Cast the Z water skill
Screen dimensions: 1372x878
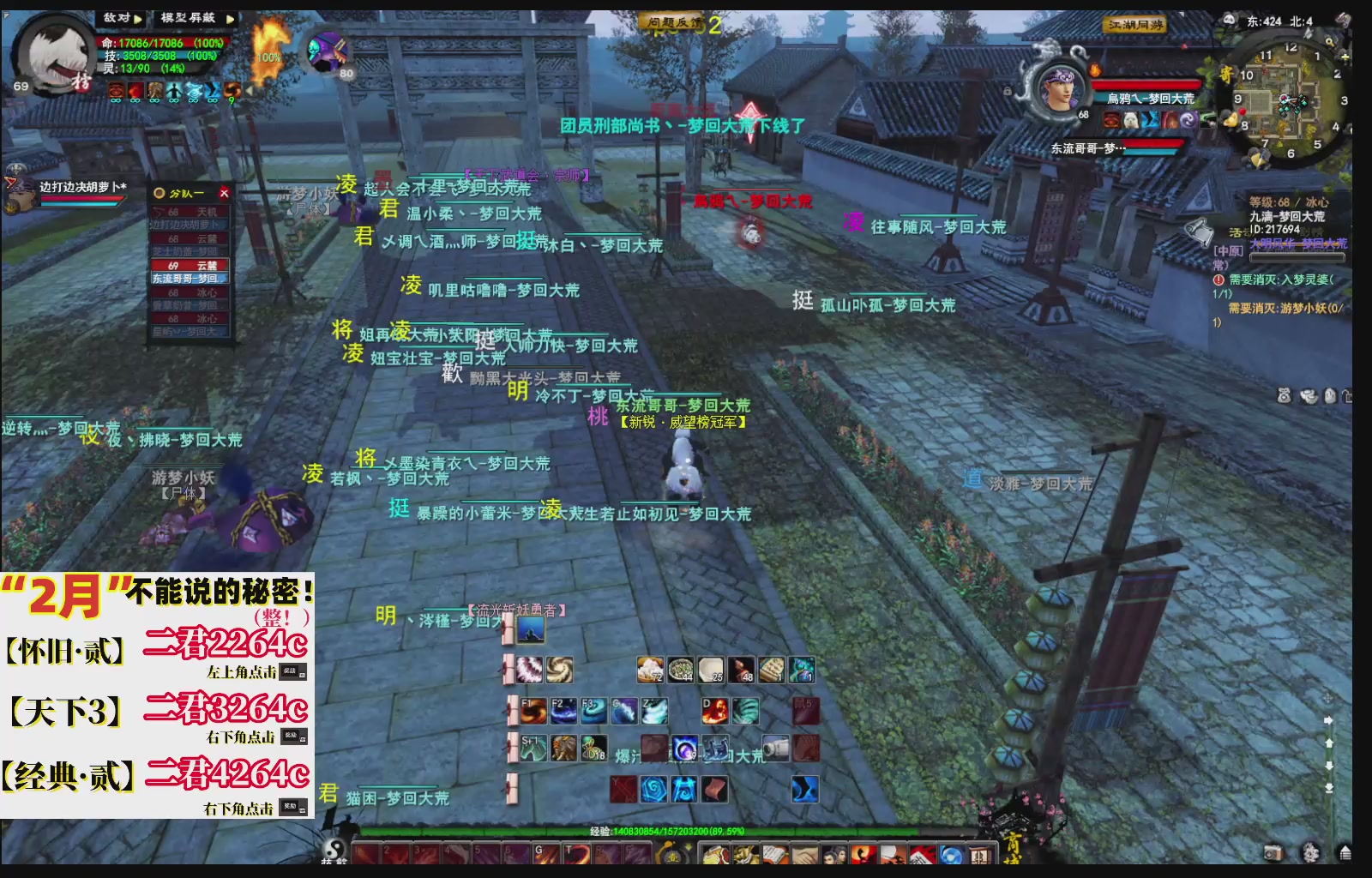click(x=654, y=710)
